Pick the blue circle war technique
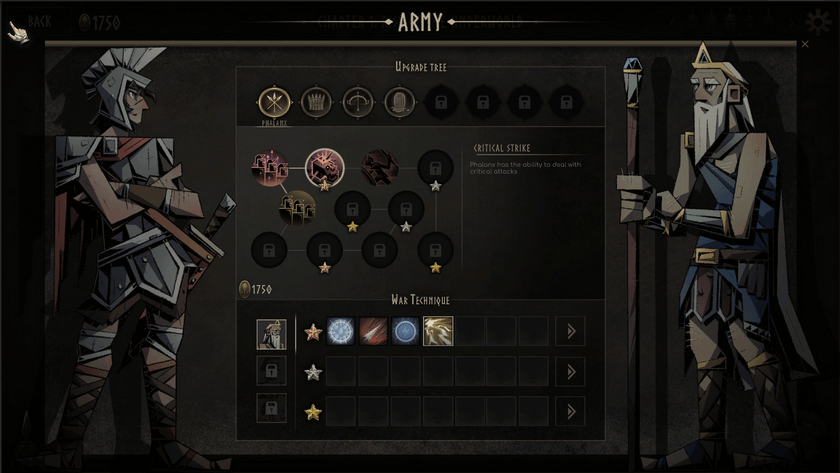 (406, 331)
